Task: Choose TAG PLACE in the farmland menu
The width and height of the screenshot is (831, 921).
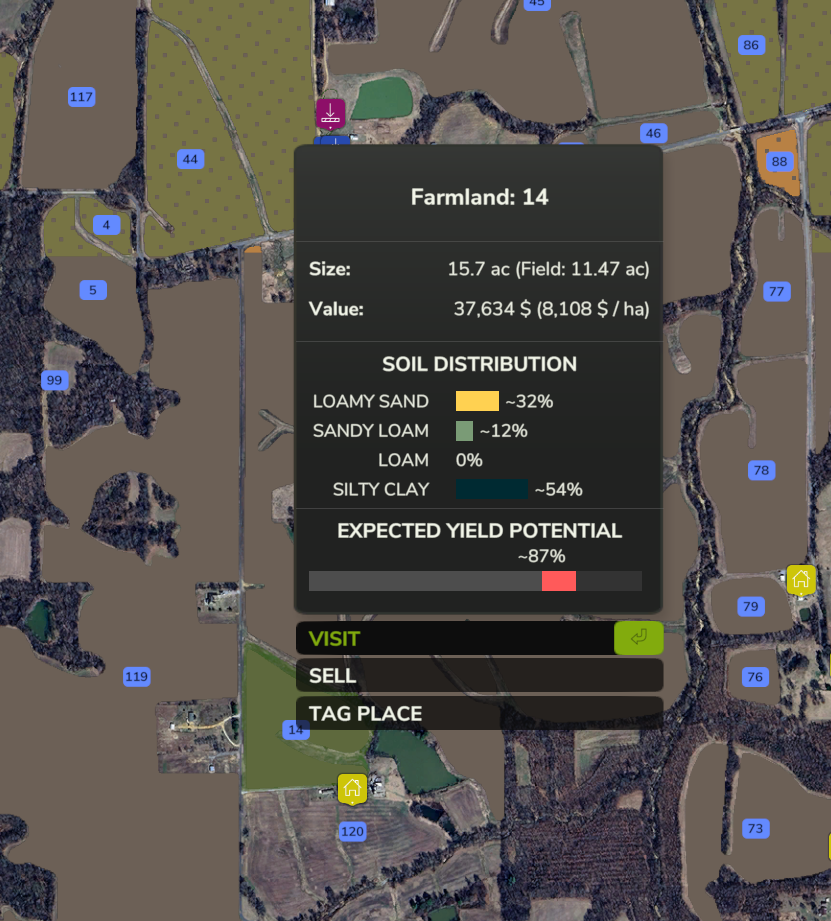Action: 478,714
